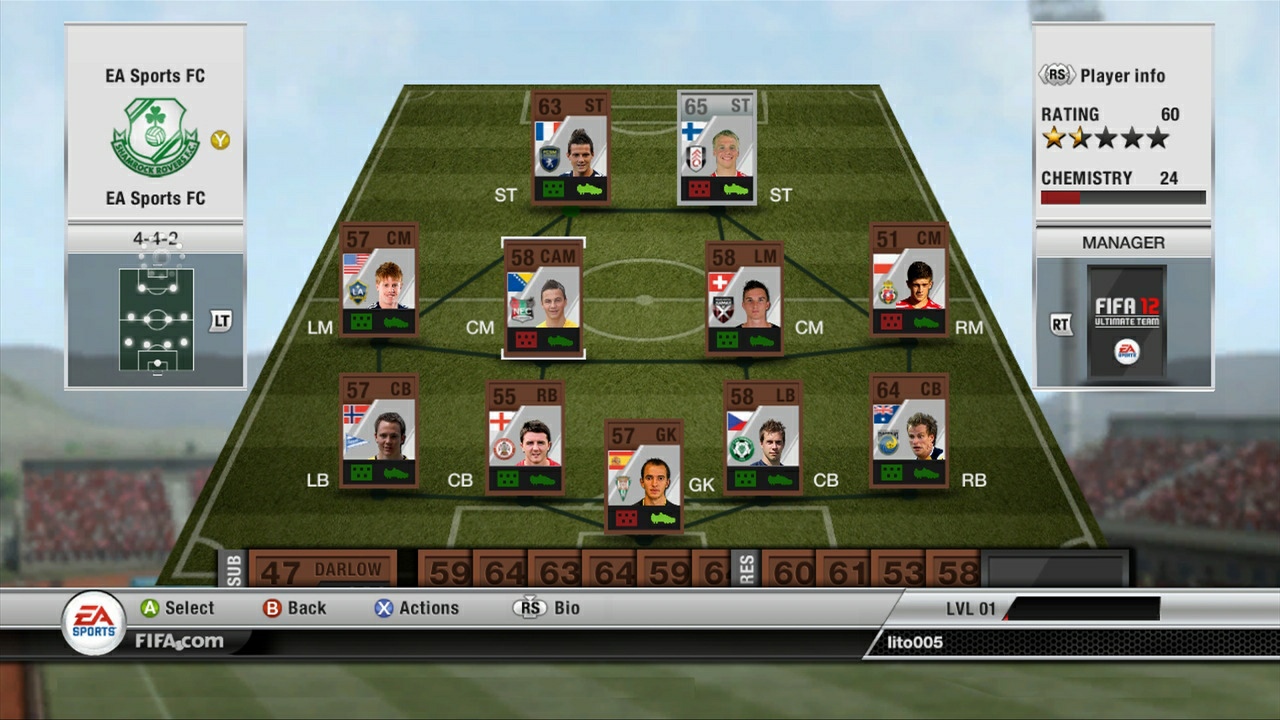Viewport: 1280px width, 720px height.
Task: Click the blue X Actions icon
Action: tap(385, 607)
